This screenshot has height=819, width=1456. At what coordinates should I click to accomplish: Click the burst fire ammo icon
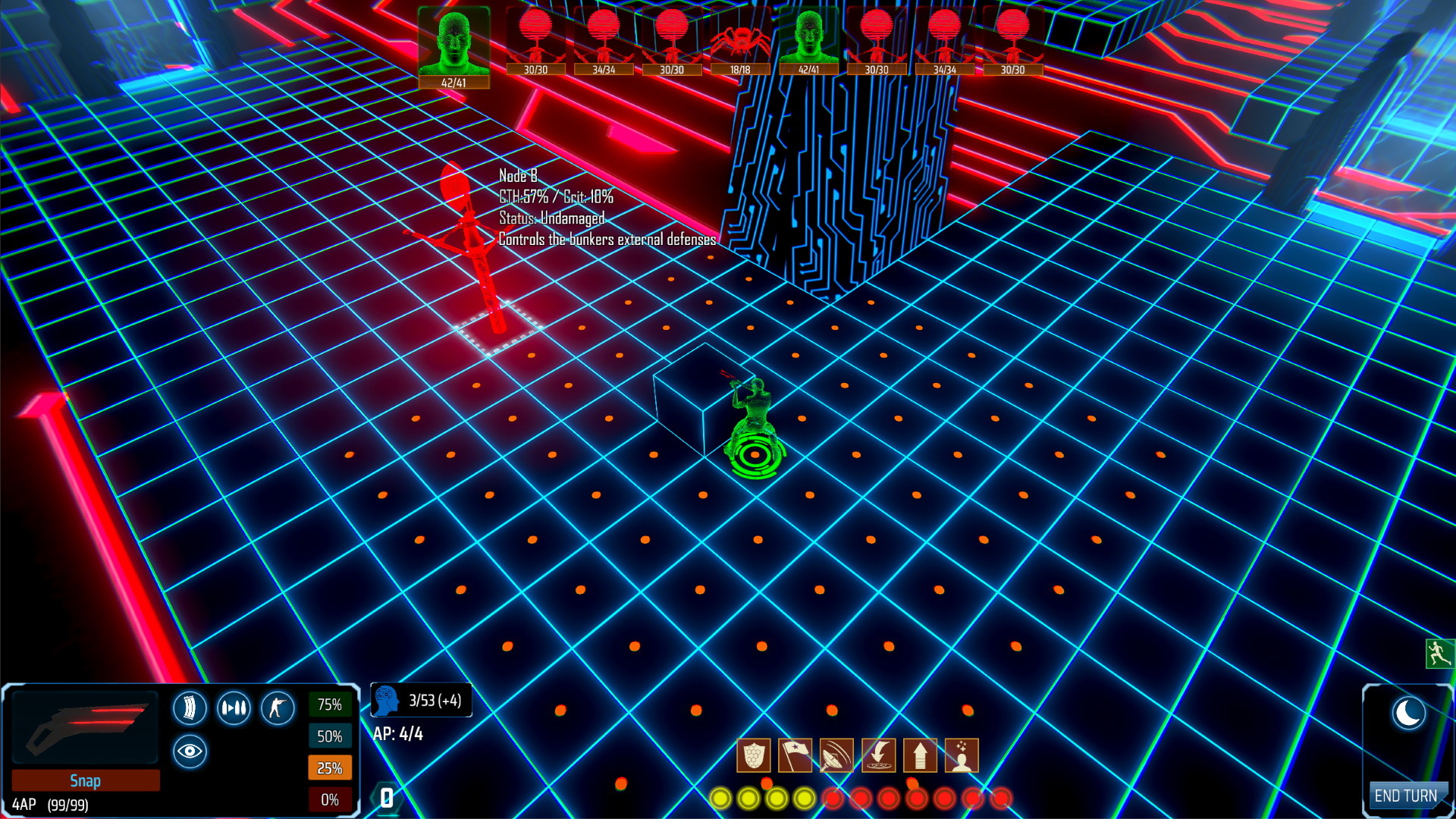click(235, 707)
